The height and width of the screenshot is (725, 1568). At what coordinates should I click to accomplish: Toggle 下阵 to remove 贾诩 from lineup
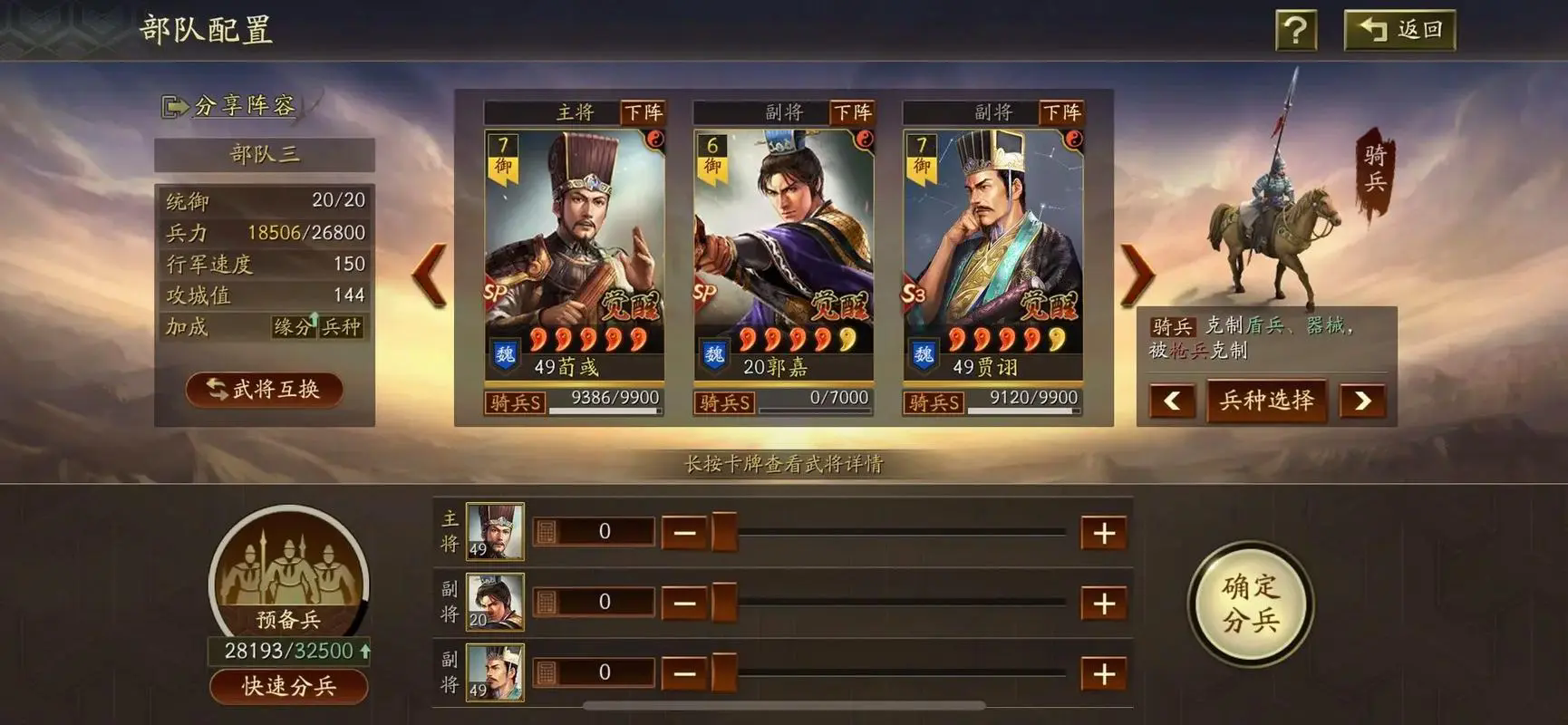pyautogui.click(x=1066, y=112)
